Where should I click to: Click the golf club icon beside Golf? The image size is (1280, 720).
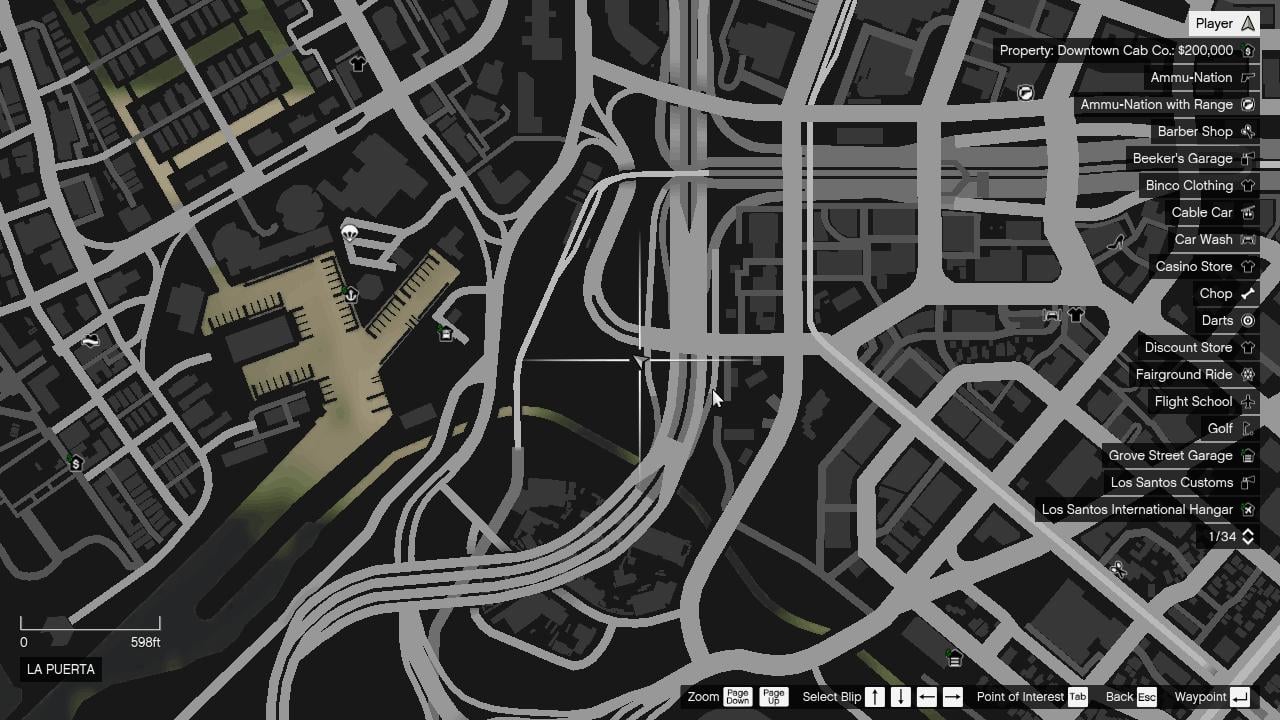1246,428
